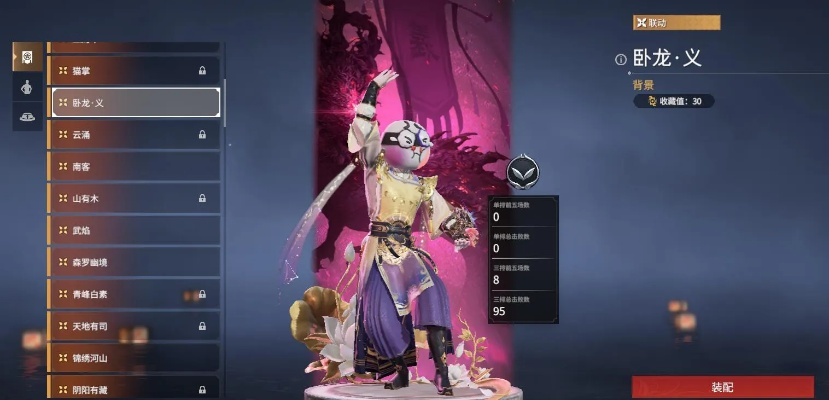Screen dimensions: 829x400
Task: Choose the 天地有司 background entry
Action: click(134, 326)
